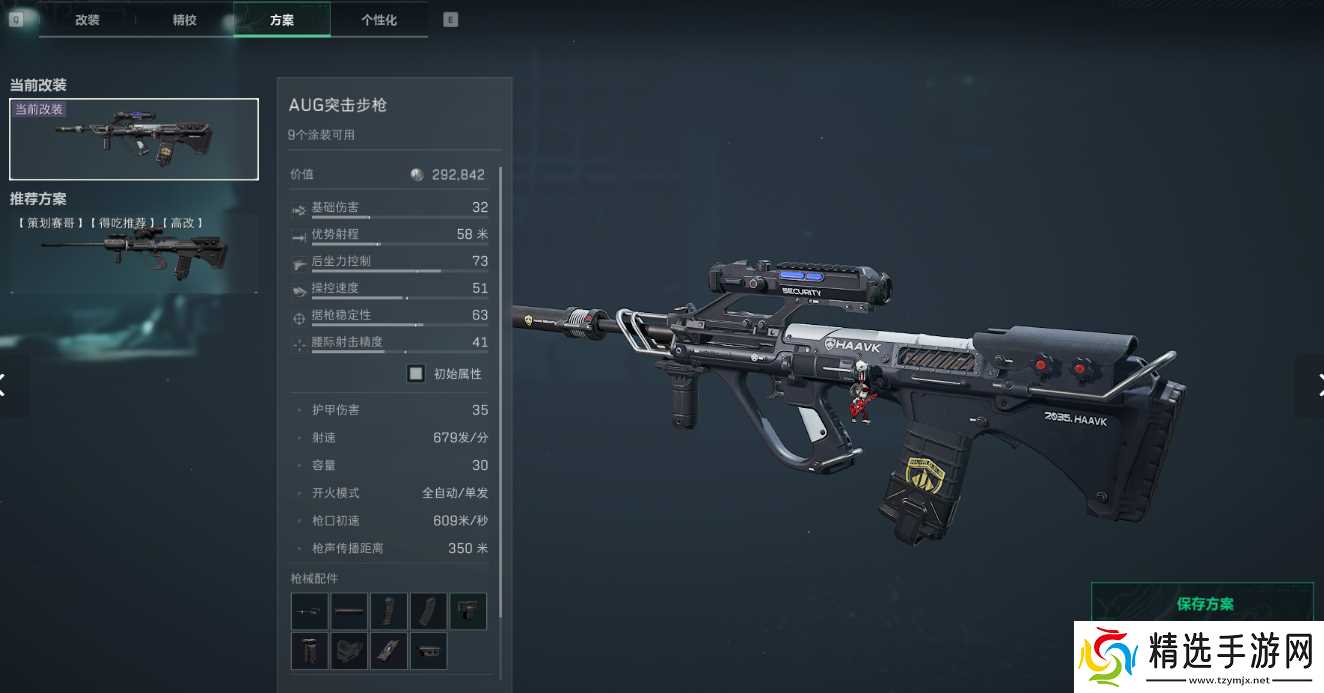Toggle the 初始属性 checkbox
This screenshot has height=693, width=1324.
pos(416,374)
